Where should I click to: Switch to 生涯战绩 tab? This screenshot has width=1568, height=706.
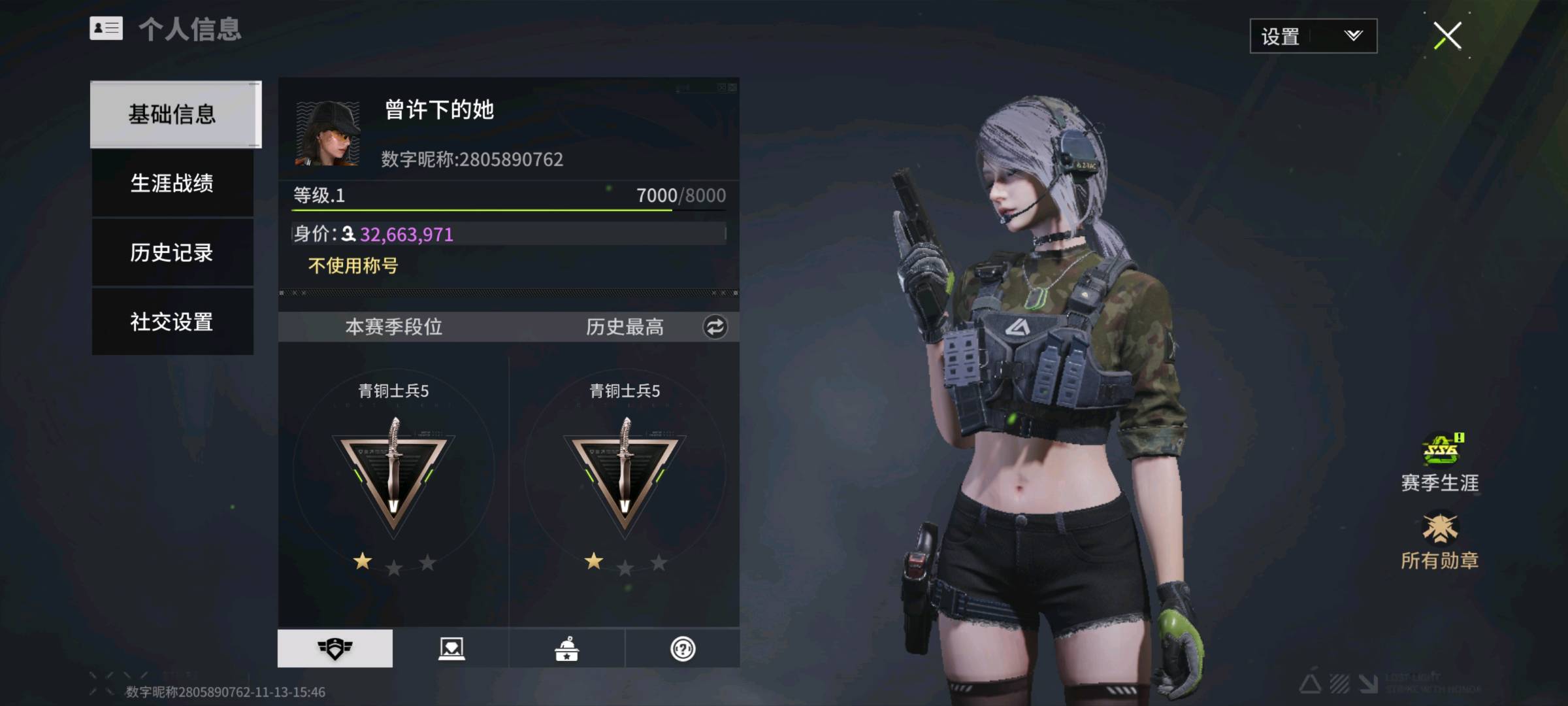pyautogui.click(x=172, y=184)
